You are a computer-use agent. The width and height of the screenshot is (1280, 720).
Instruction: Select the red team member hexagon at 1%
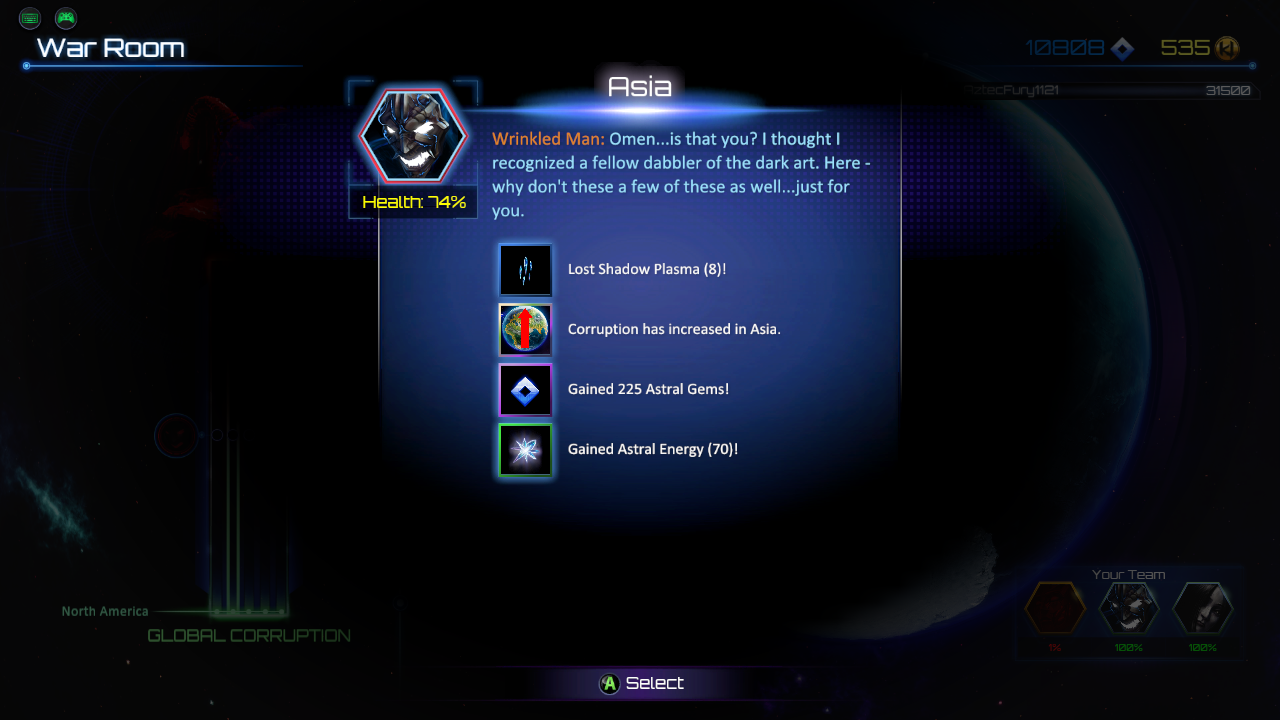pos(1055,608)
